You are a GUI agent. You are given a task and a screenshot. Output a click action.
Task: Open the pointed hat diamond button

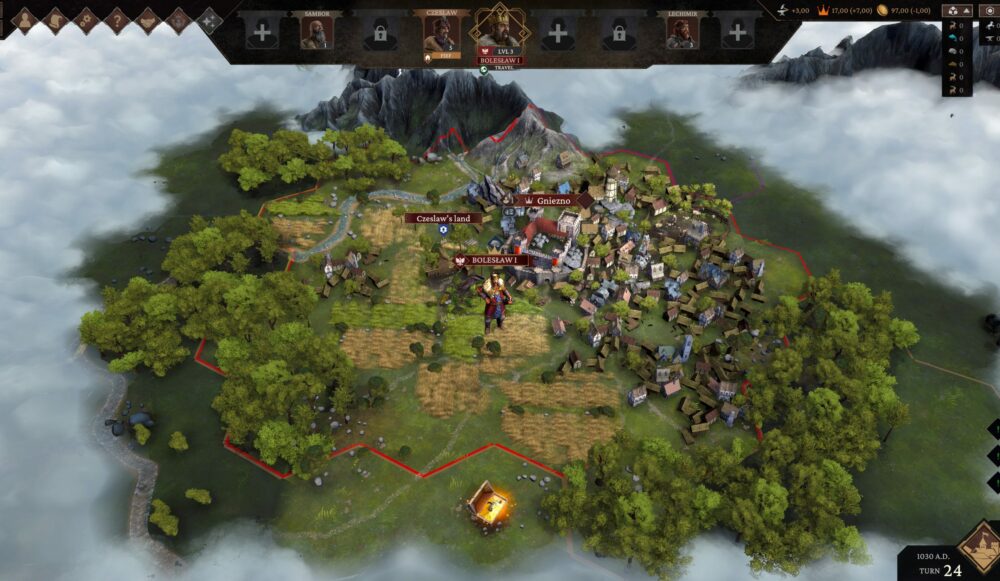tap(56, 18)
